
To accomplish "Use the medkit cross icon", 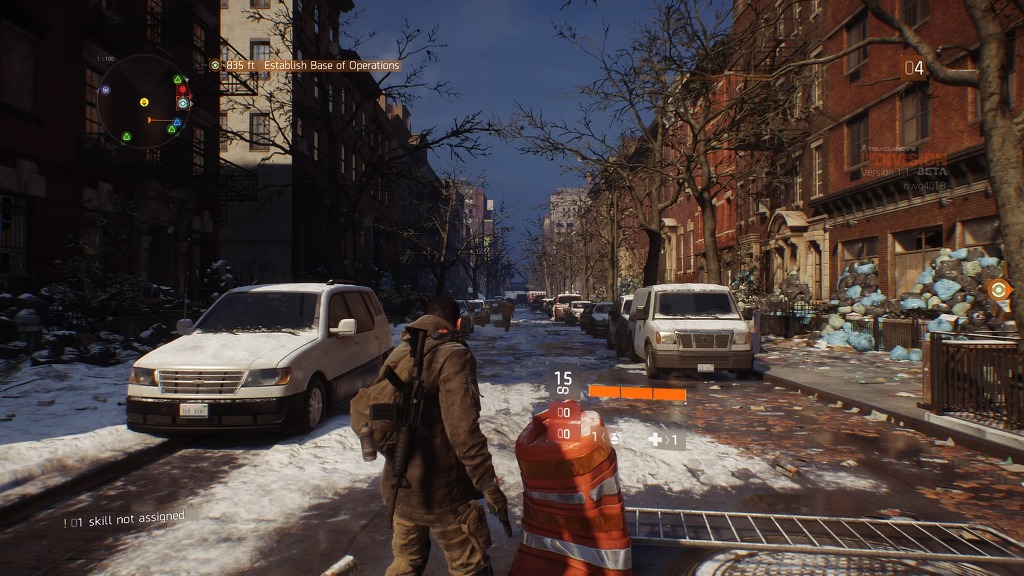I will [x=655, y=439].
